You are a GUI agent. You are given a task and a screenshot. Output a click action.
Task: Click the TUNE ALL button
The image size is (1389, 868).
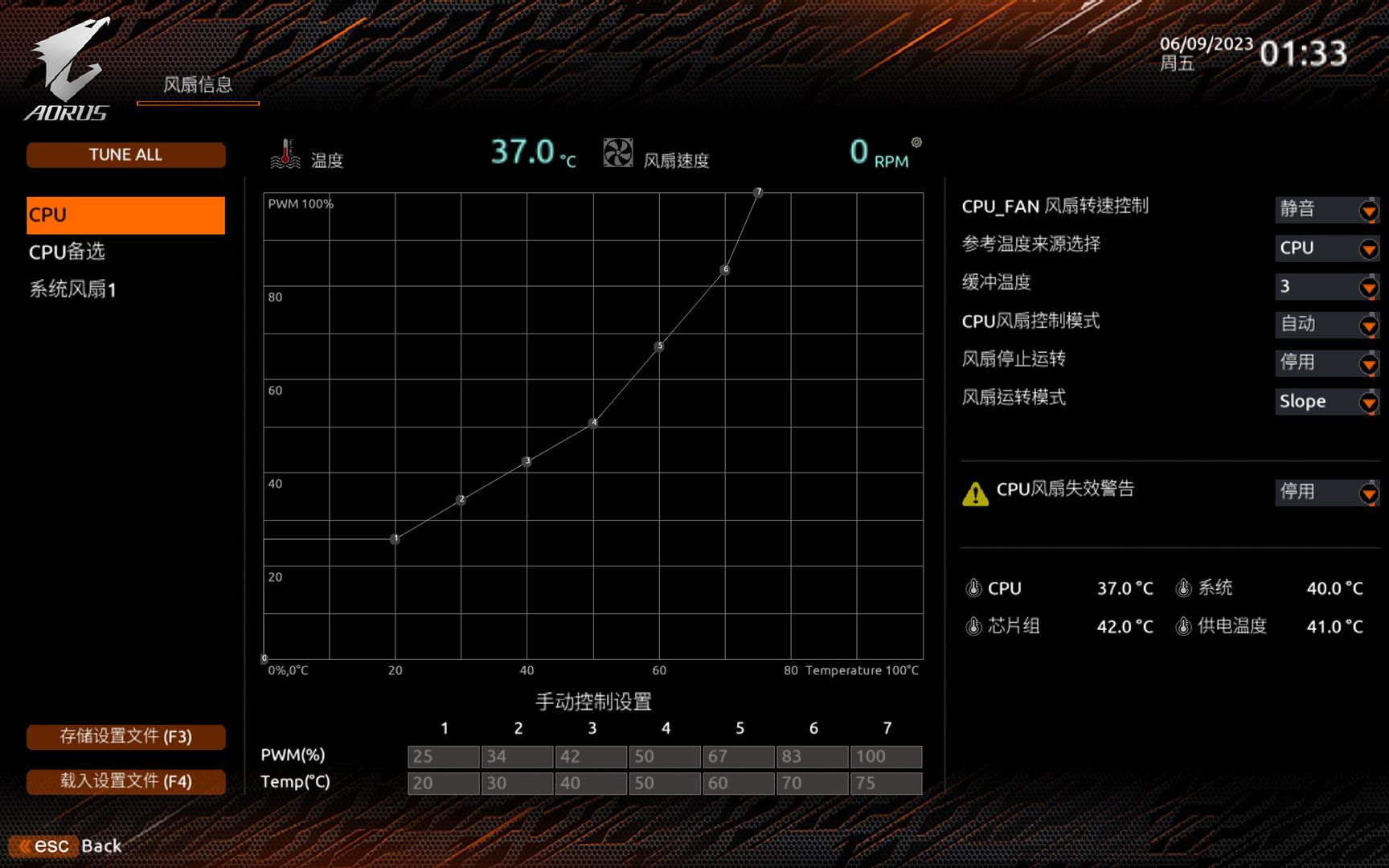125,154
